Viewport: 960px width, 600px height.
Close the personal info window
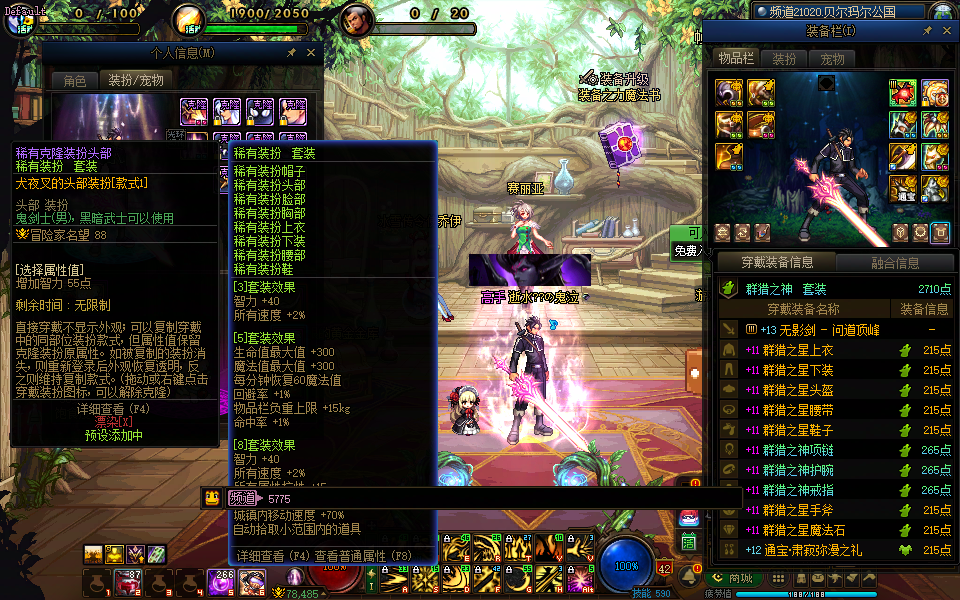(311, 53)
